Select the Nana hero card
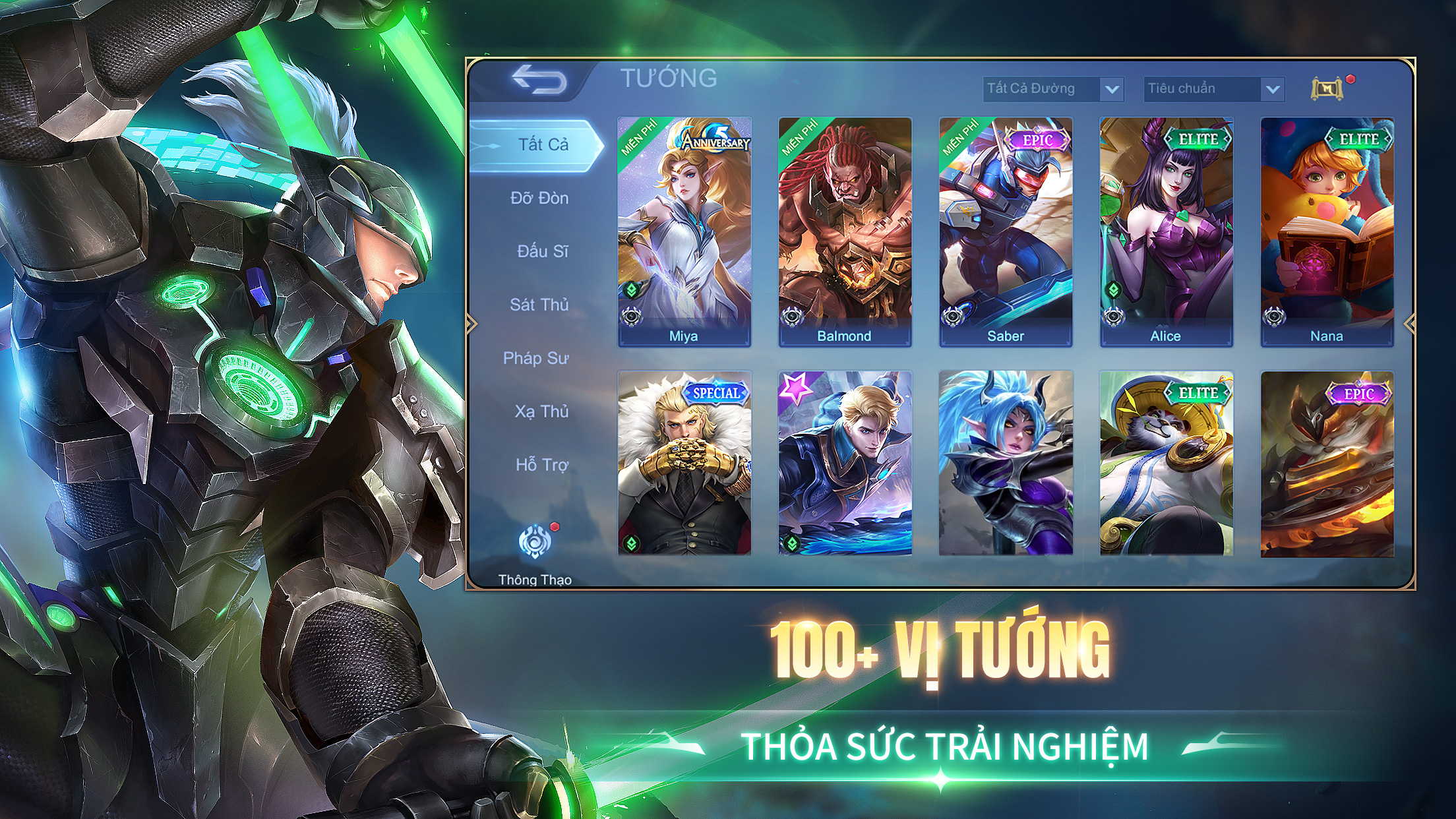Viewport: 1456px width, 819px height. click(1327, 231)
